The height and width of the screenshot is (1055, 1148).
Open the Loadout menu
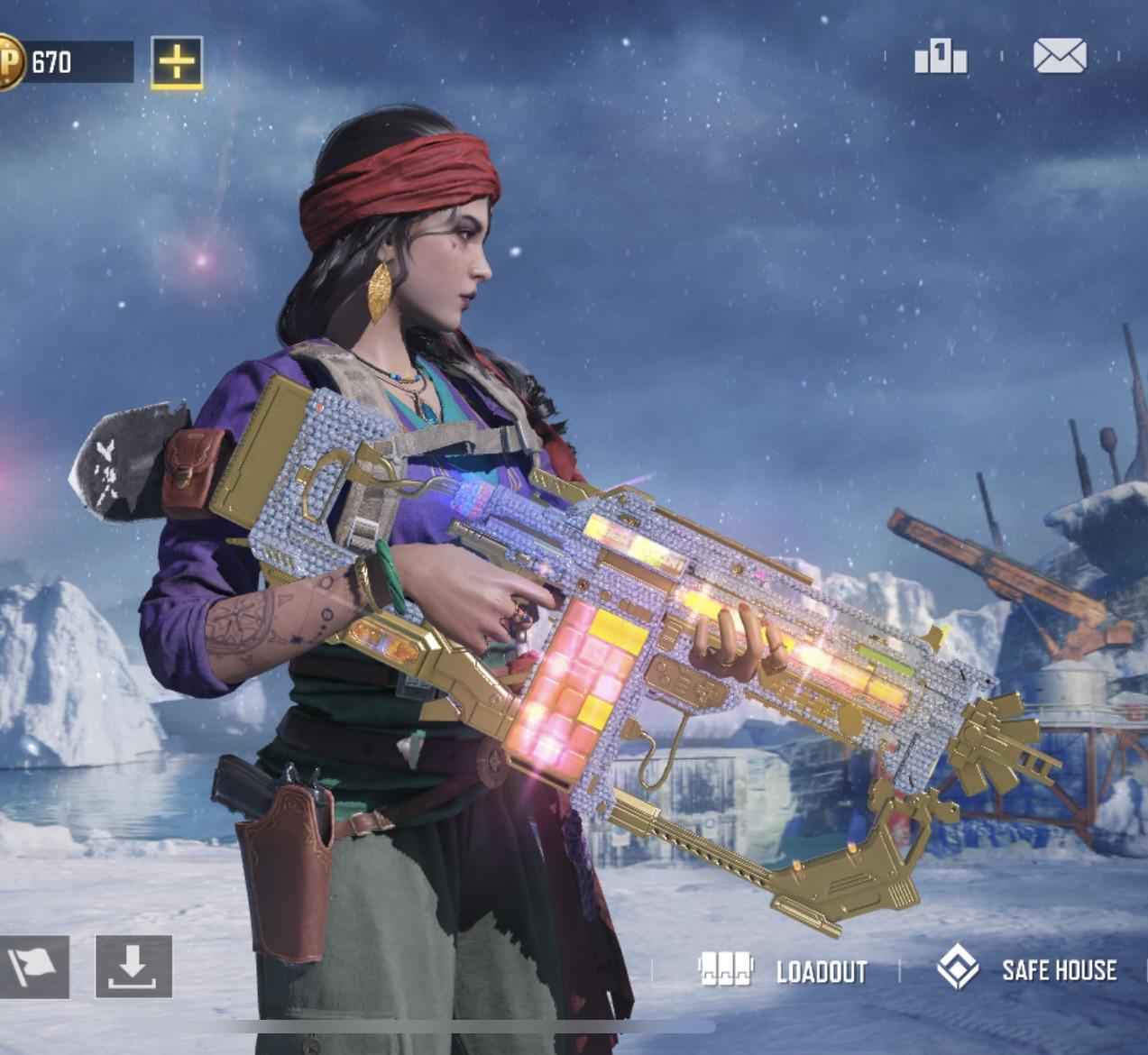(x=783, y=970)
